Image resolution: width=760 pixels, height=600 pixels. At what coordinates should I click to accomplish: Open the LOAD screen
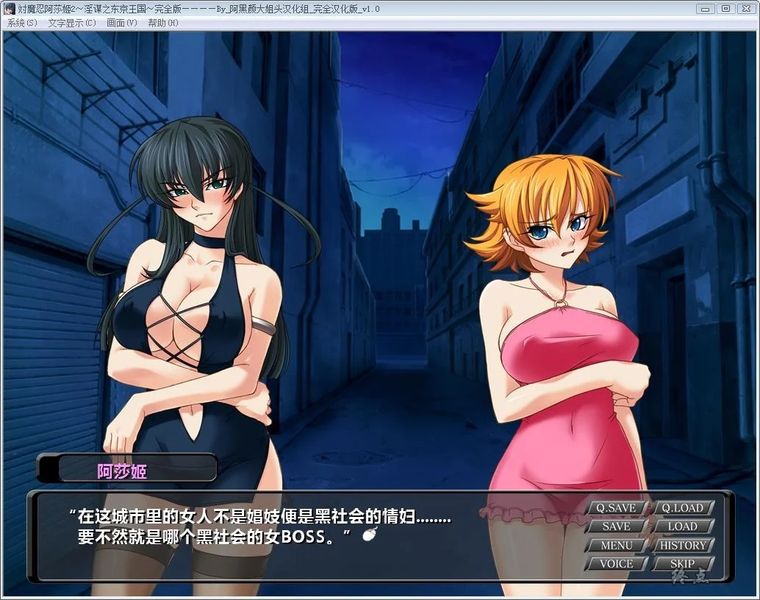tap(682, 527)
